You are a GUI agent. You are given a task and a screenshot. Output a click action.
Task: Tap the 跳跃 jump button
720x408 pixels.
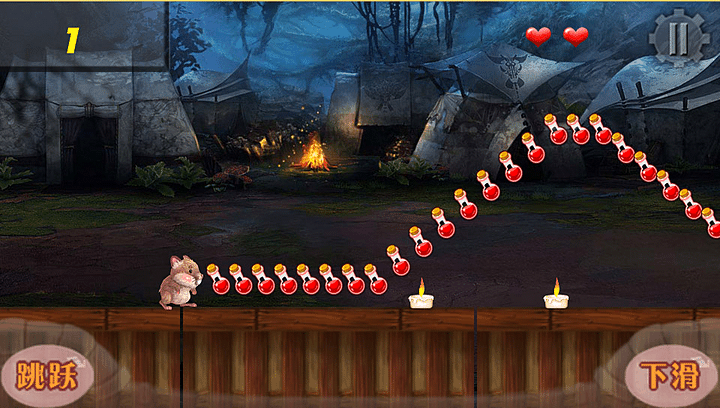pyautogui.click(x=46, y=374)
